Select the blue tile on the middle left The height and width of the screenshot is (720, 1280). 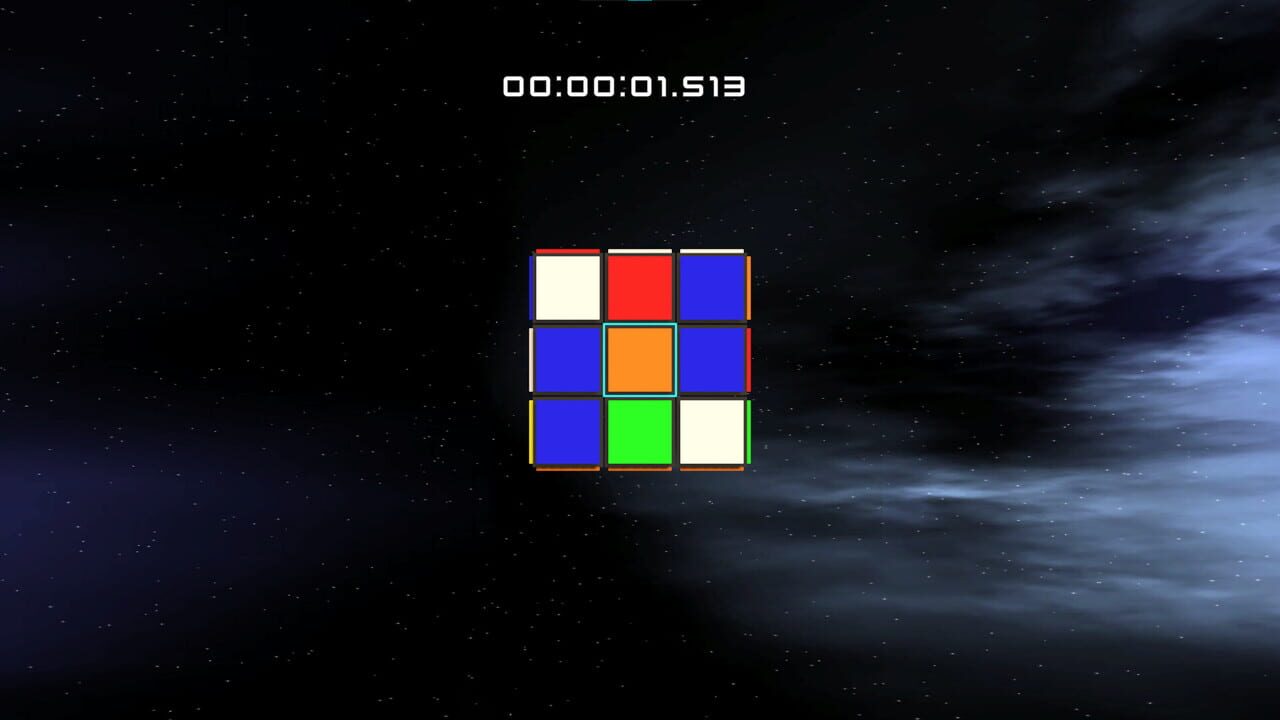click(x=566, y=359)
